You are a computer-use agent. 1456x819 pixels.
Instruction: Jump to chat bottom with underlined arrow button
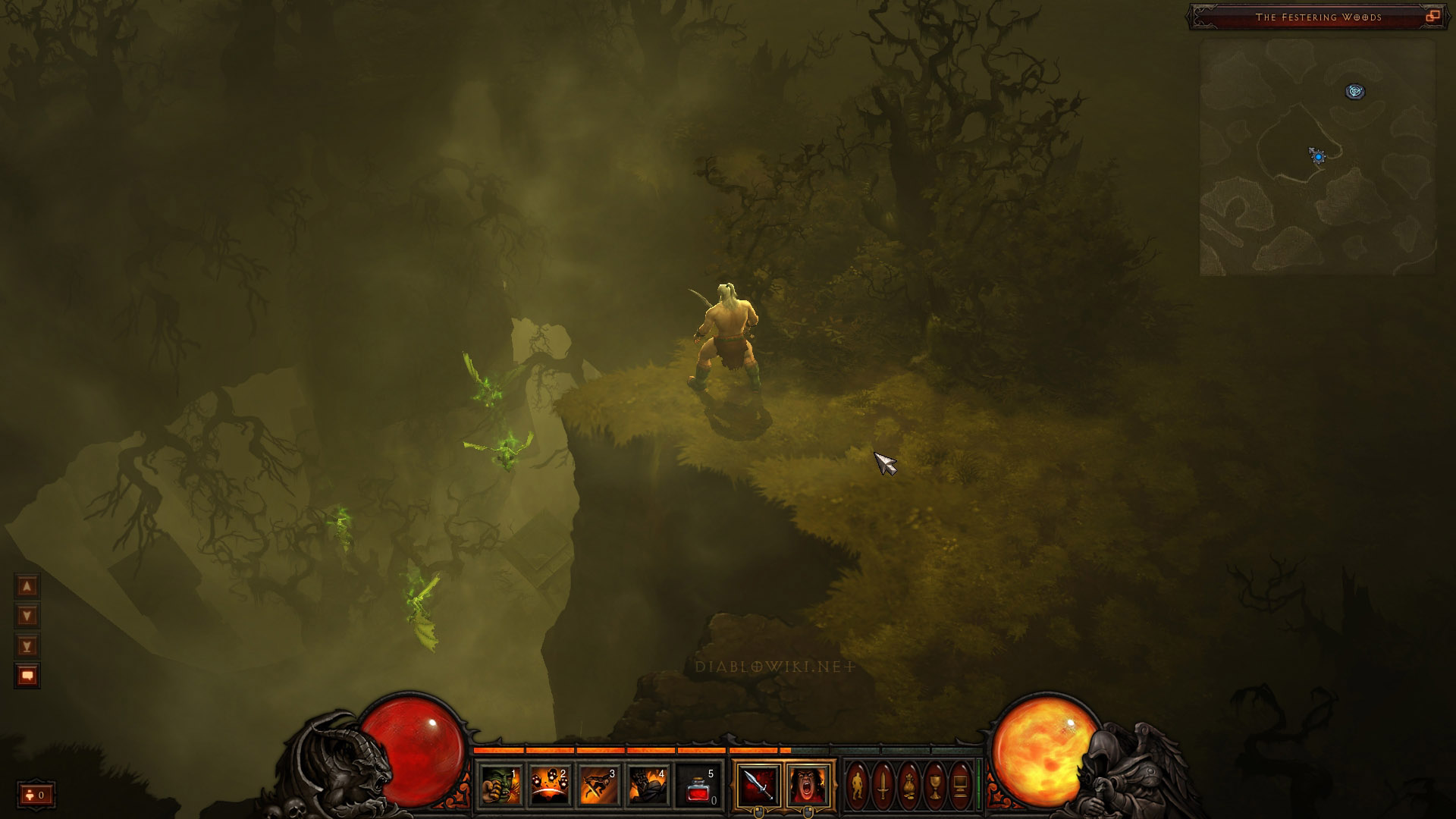coord(27,646)
